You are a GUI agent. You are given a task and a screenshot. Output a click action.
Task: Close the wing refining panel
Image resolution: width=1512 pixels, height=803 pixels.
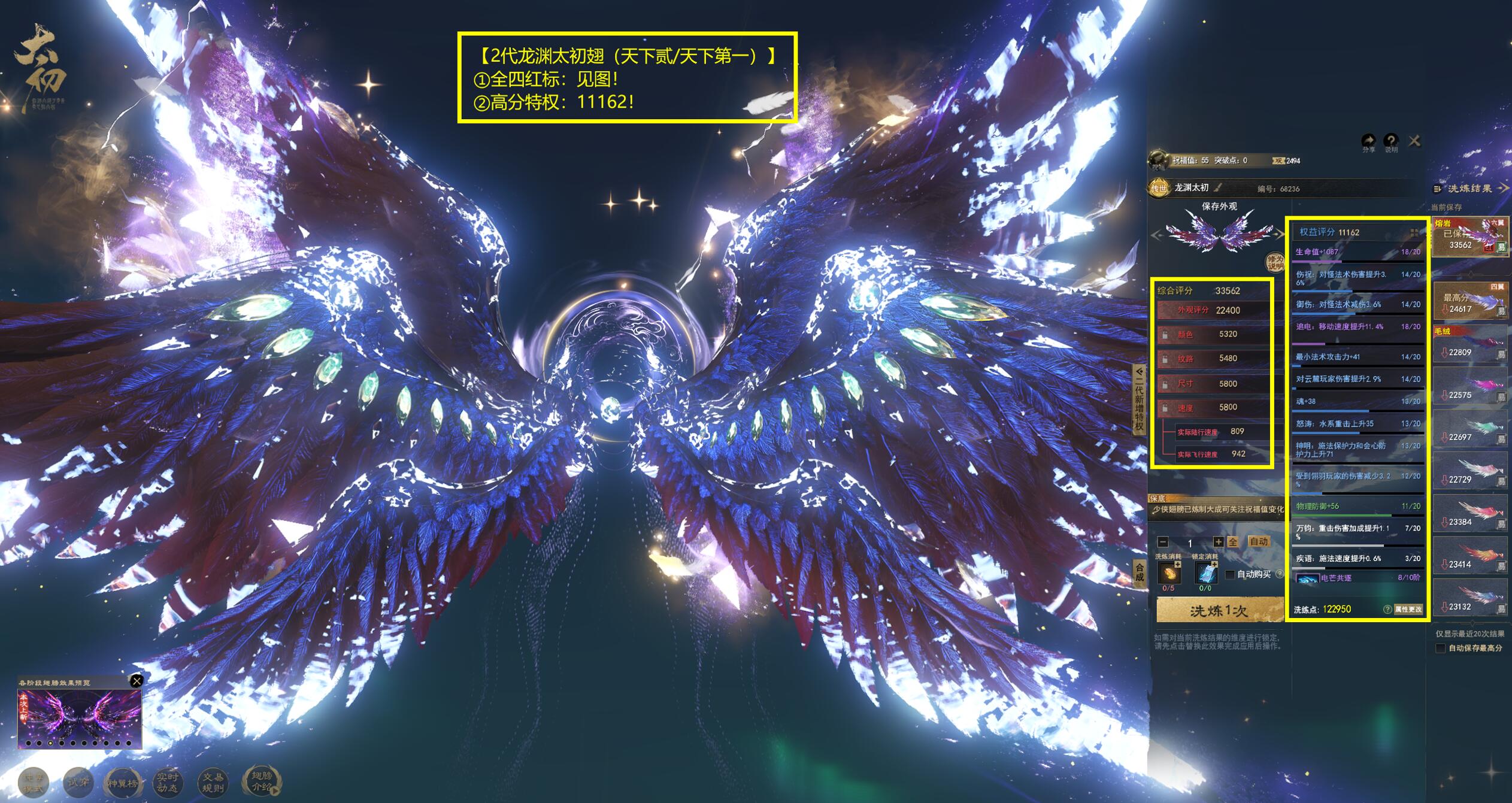coord(1414,141)
